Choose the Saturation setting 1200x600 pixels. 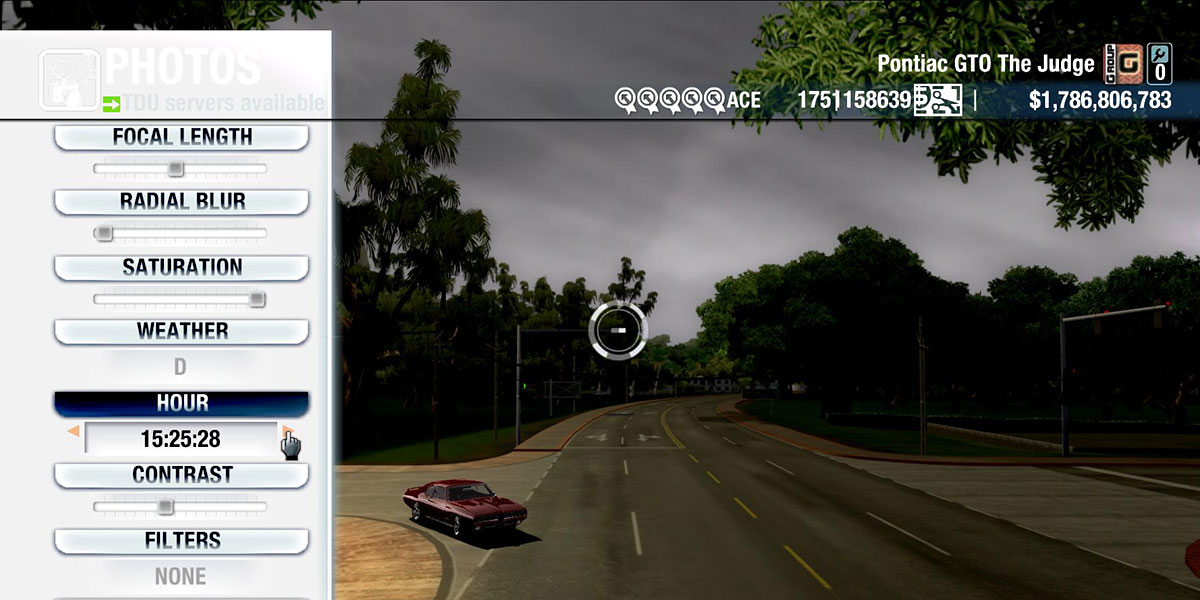click(x=181, y=268)
